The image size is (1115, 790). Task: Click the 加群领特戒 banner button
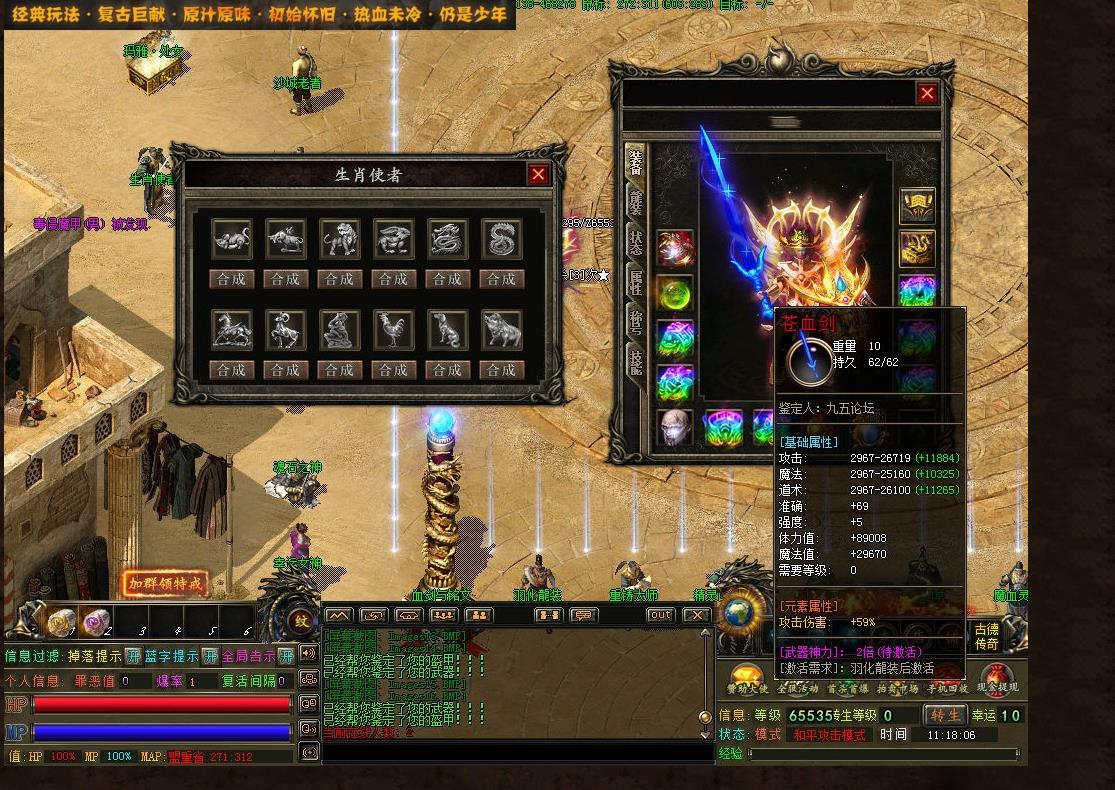(x=166, y=583)
